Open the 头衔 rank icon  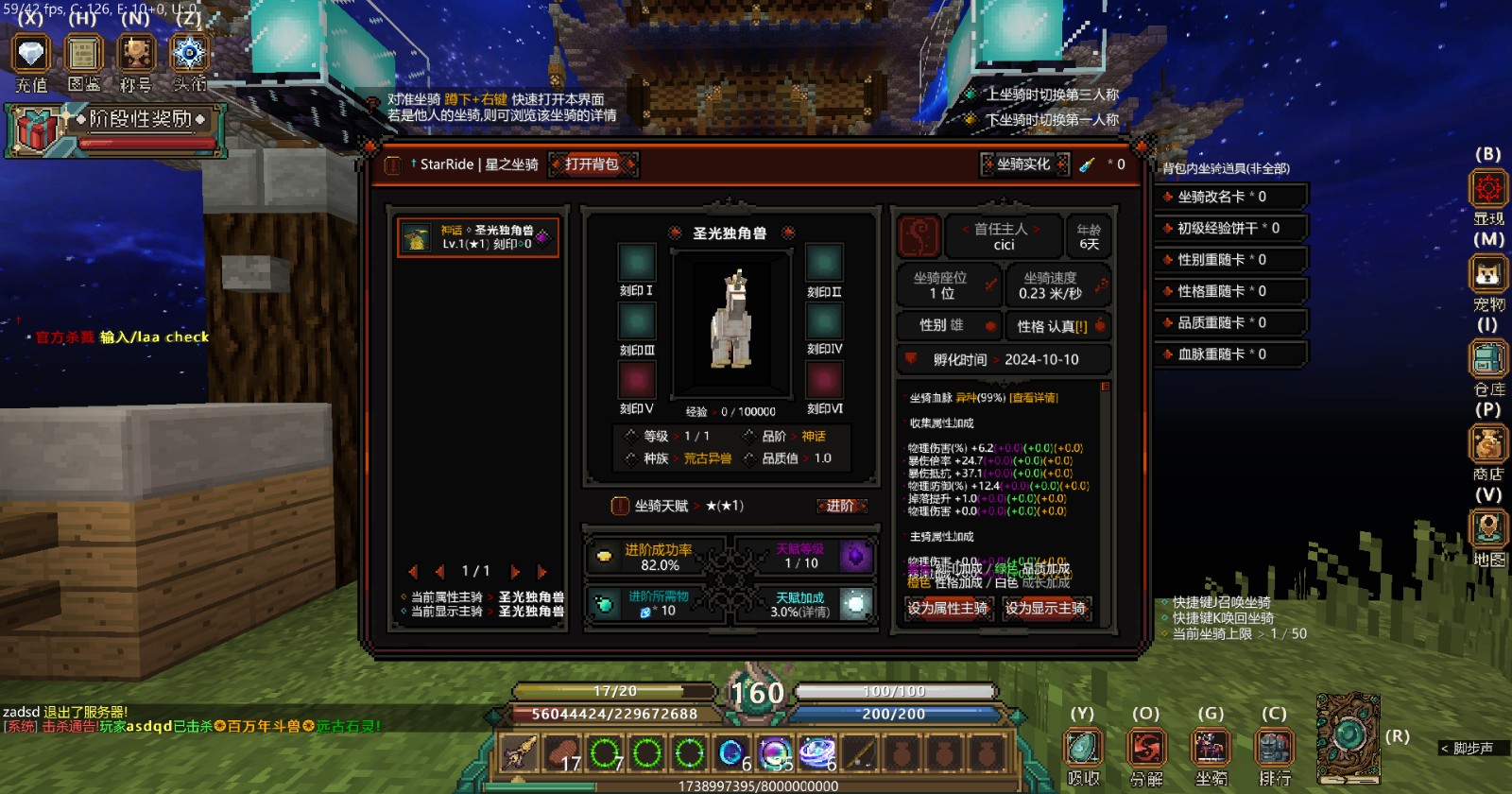[x=189, y=54]
